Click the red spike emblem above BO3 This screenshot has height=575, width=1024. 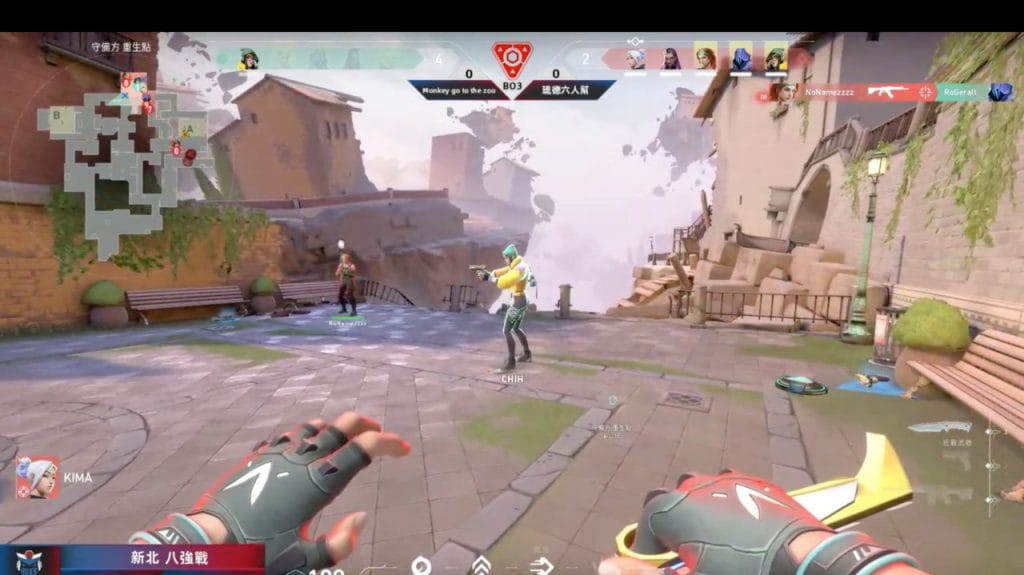pyautogui.click(x=512, y=58)
